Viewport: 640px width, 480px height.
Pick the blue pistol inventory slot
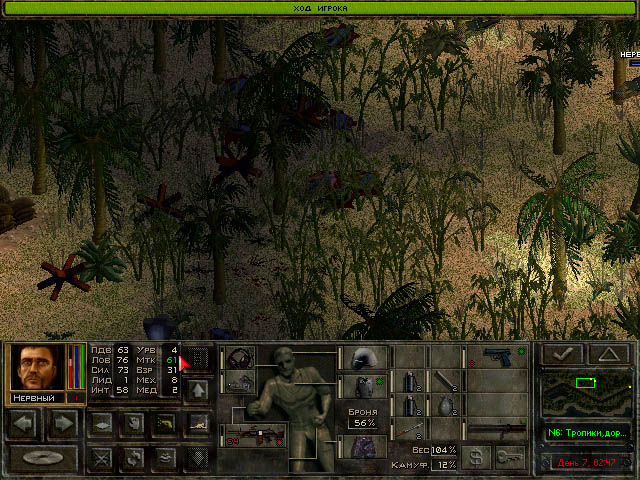(x=497, y=357)
